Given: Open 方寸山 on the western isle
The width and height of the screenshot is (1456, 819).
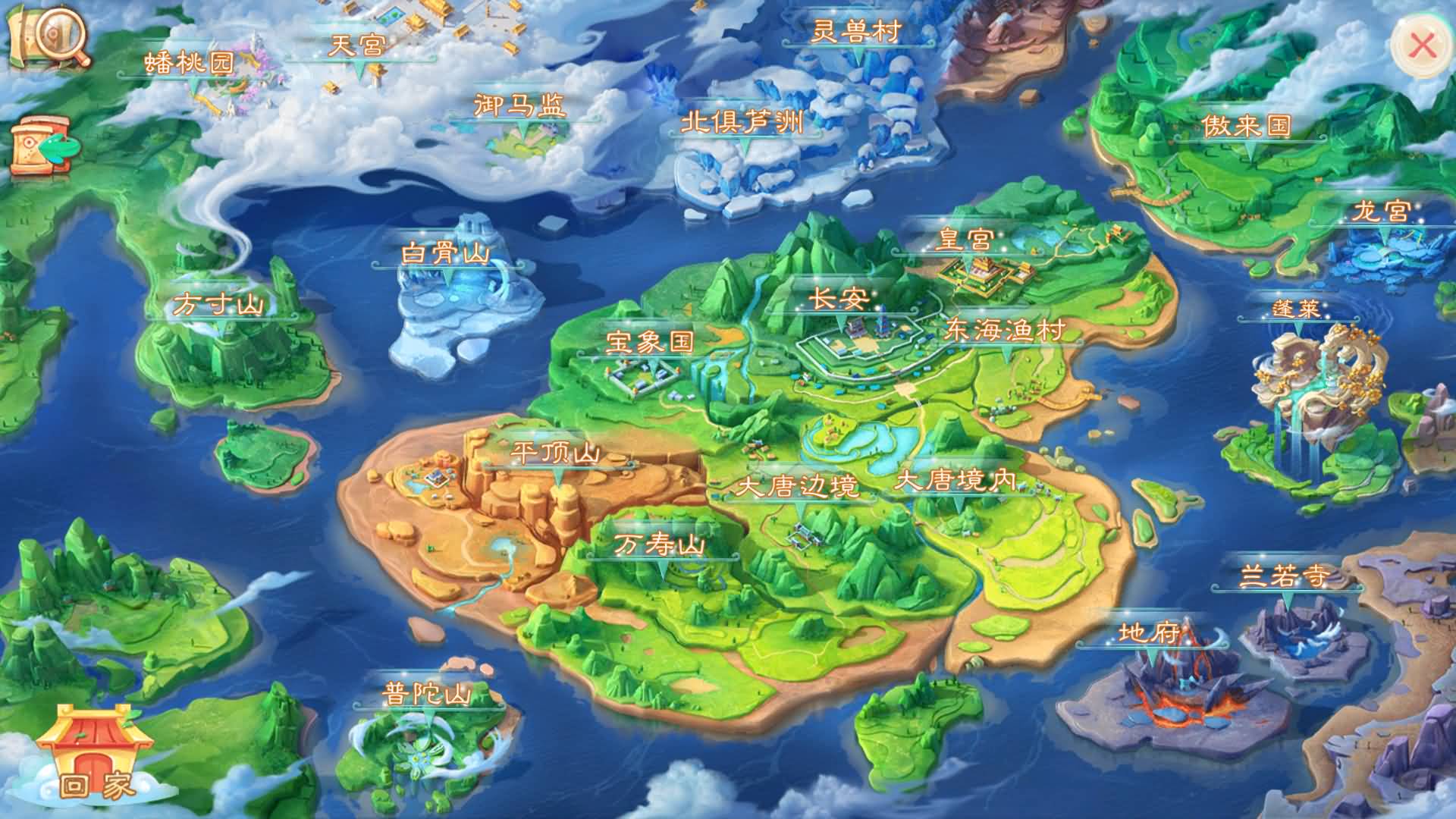Looking at the screenshot, I should click(x=218, y=303).
